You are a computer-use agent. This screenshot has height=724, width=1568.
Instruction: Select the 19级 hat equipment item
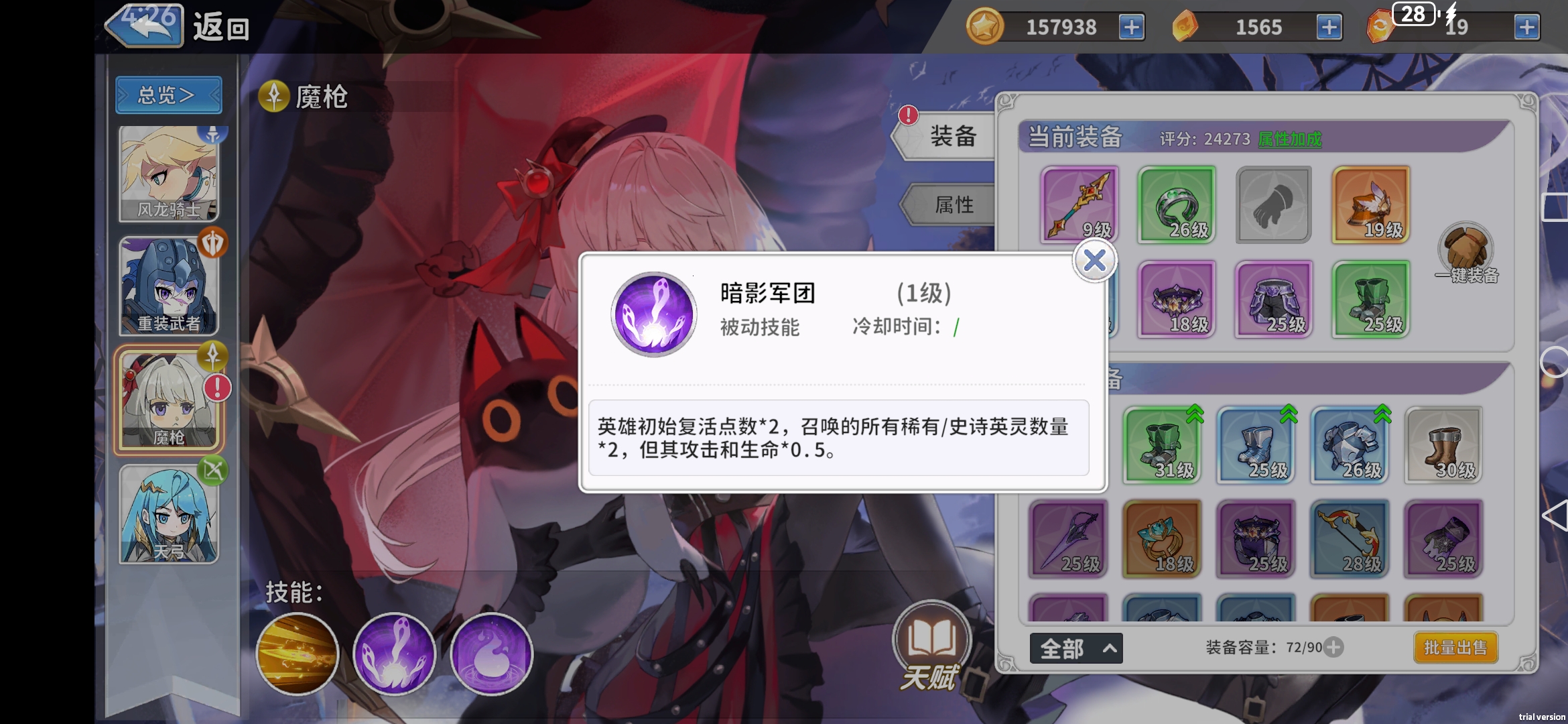(1371, 205)
